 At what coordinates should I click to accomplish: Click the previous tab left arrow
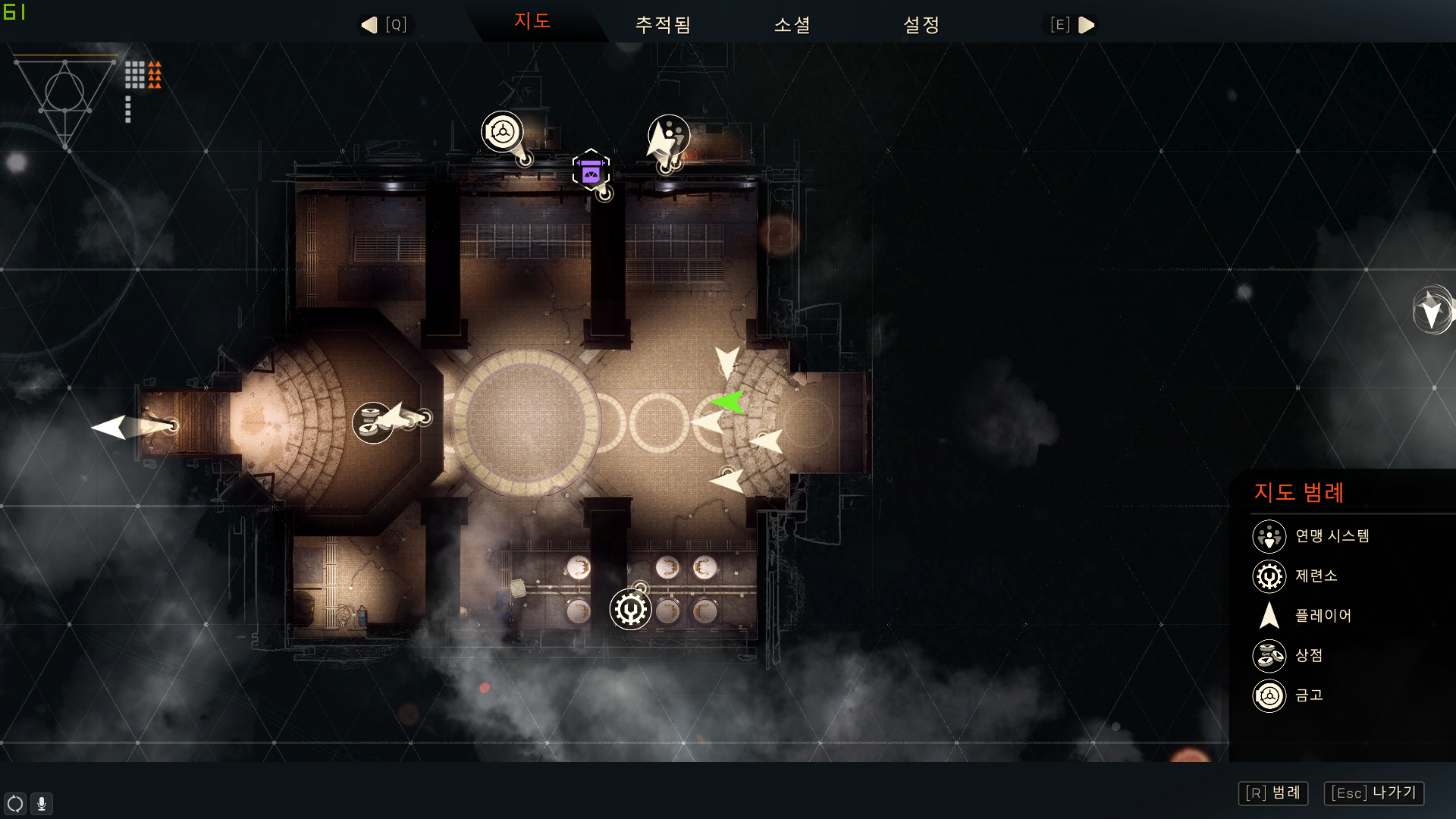click(x=370, y=25)
